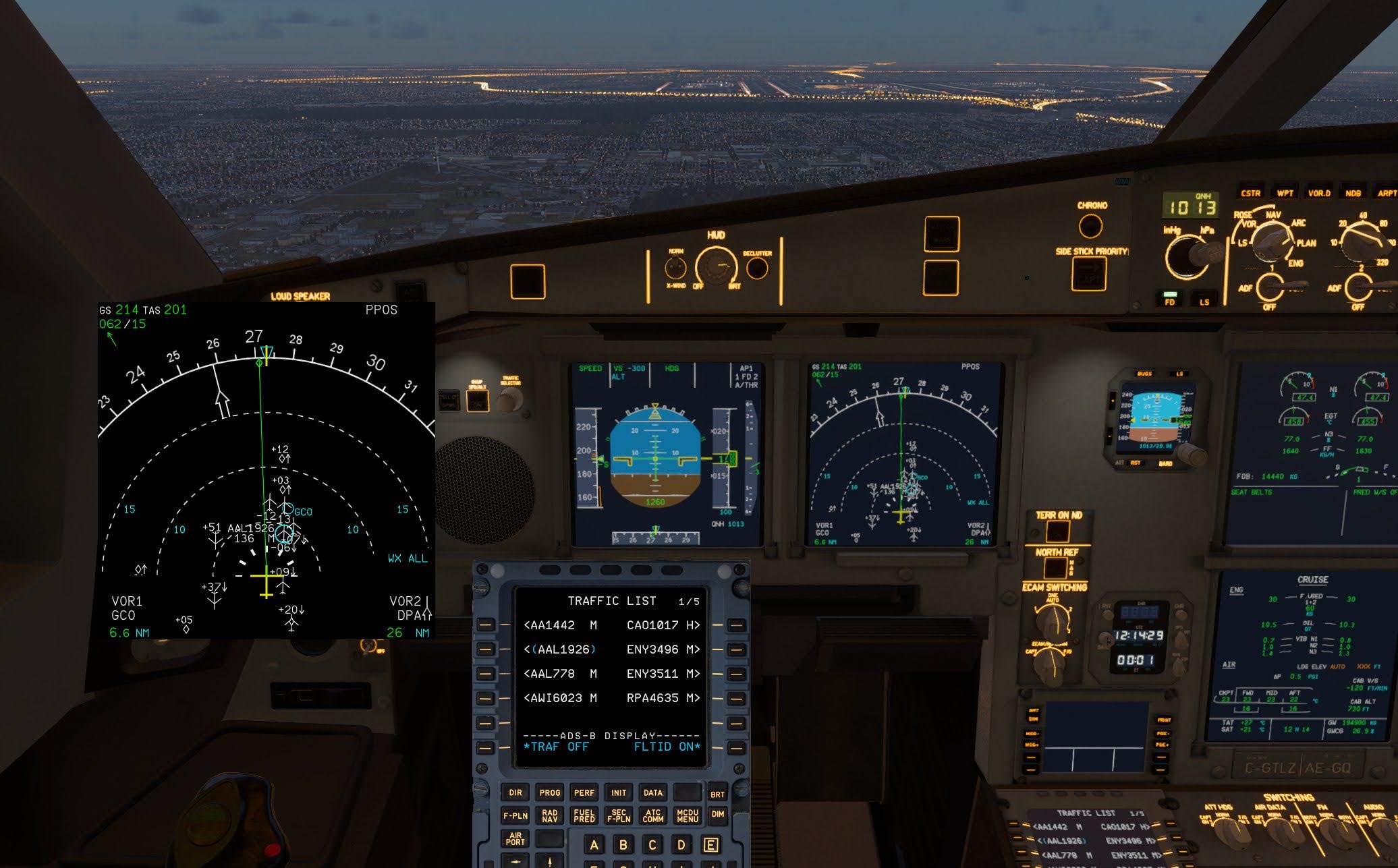Click the CHRONO button on the glareshield

coord(1091,226)
